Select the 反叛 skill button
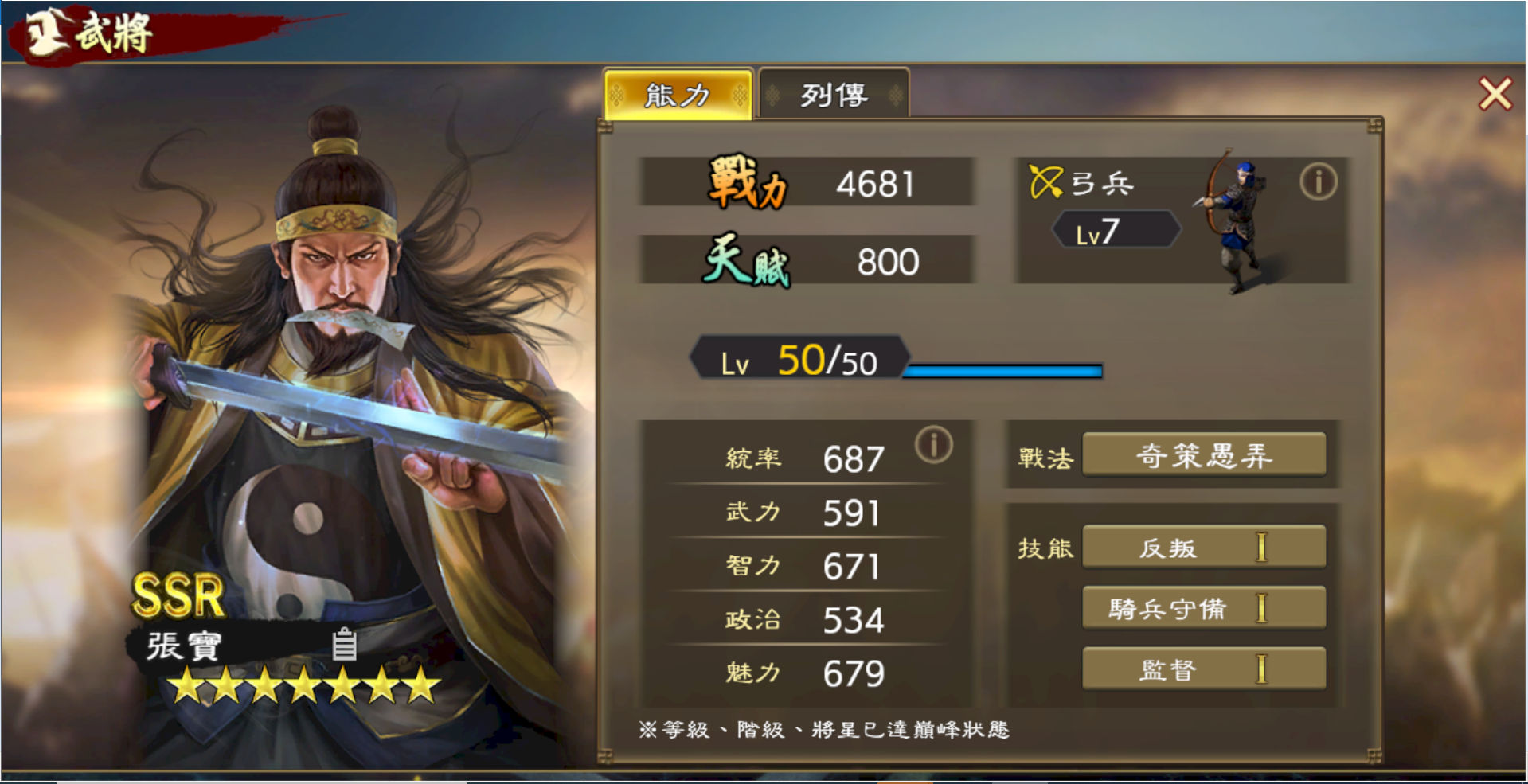The width and height of the screenshot is (1528, 784). point(1203,548)
